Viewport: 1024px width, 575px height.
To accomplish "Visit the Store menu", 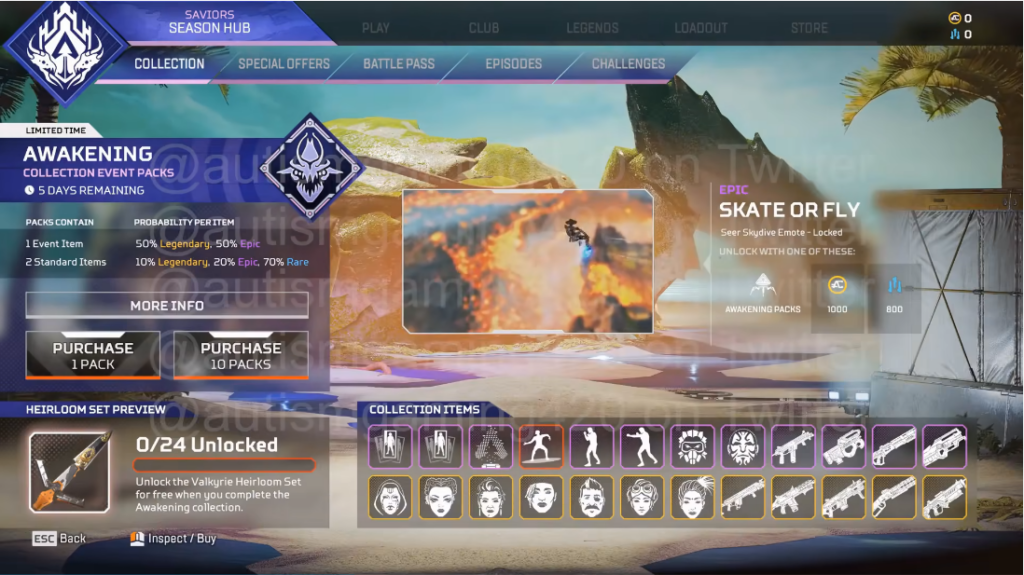I will click(x=809, y=28).
